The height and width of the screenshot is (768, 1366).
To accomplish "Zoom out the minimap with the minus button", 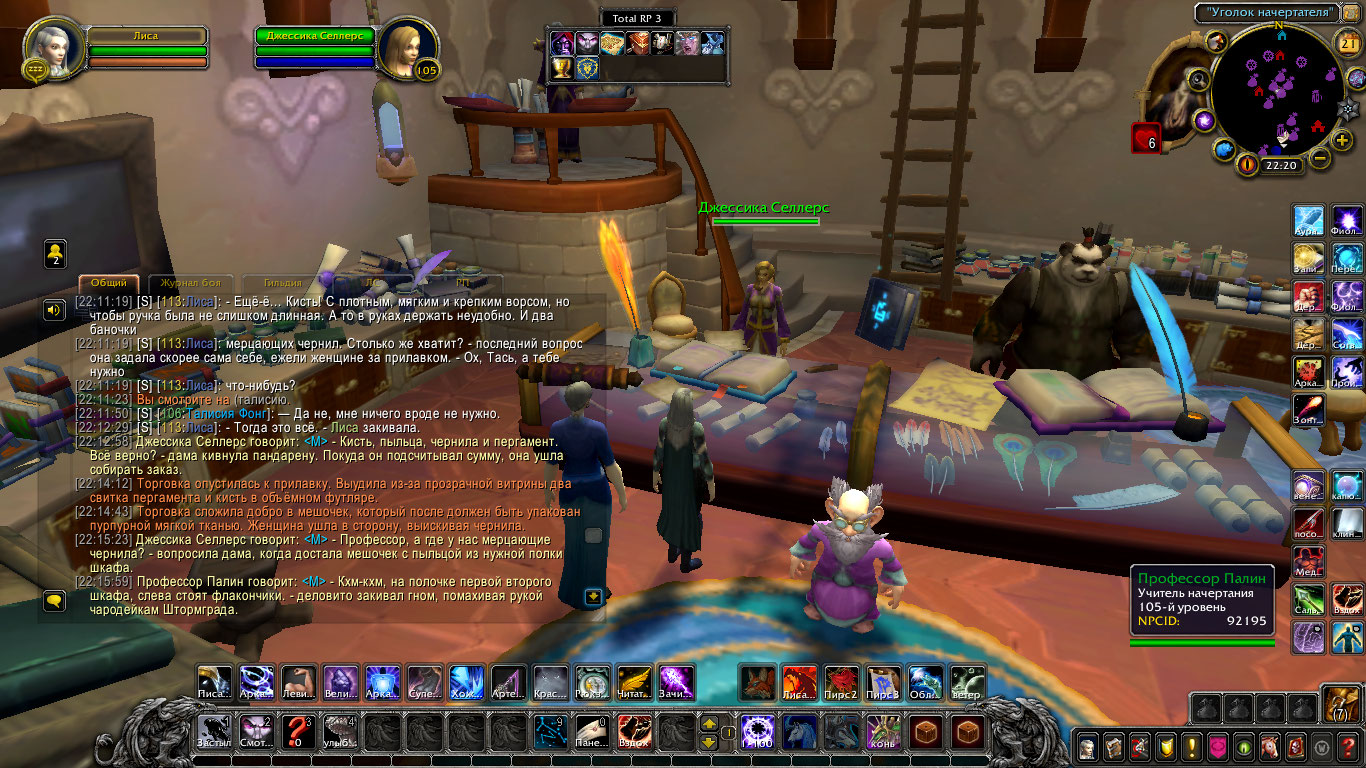I will click(1320, 159).
